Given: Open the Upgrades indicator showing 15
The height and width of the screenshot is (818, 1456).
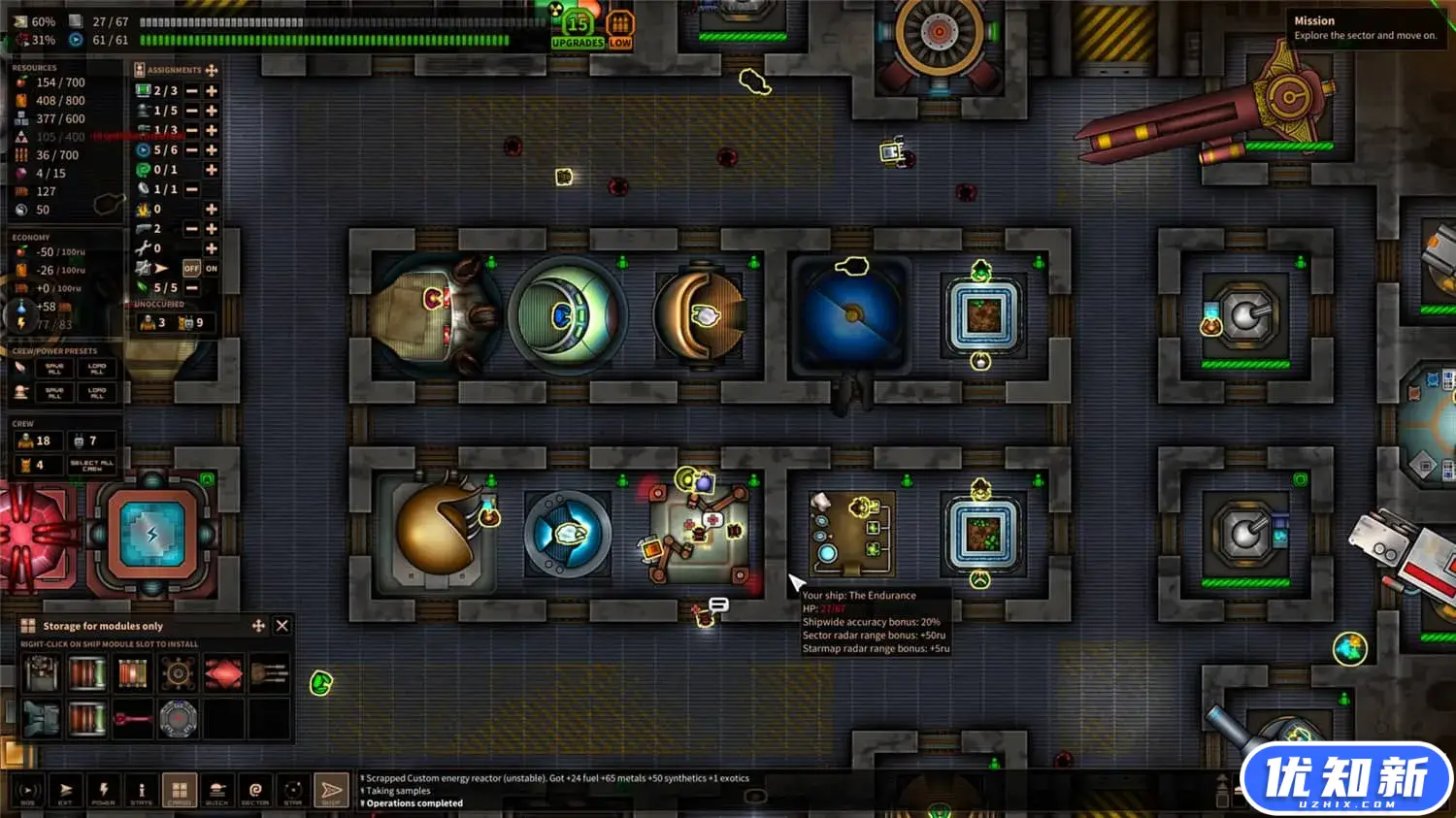Looking at the screenshot, I should (x=578, y=29).
